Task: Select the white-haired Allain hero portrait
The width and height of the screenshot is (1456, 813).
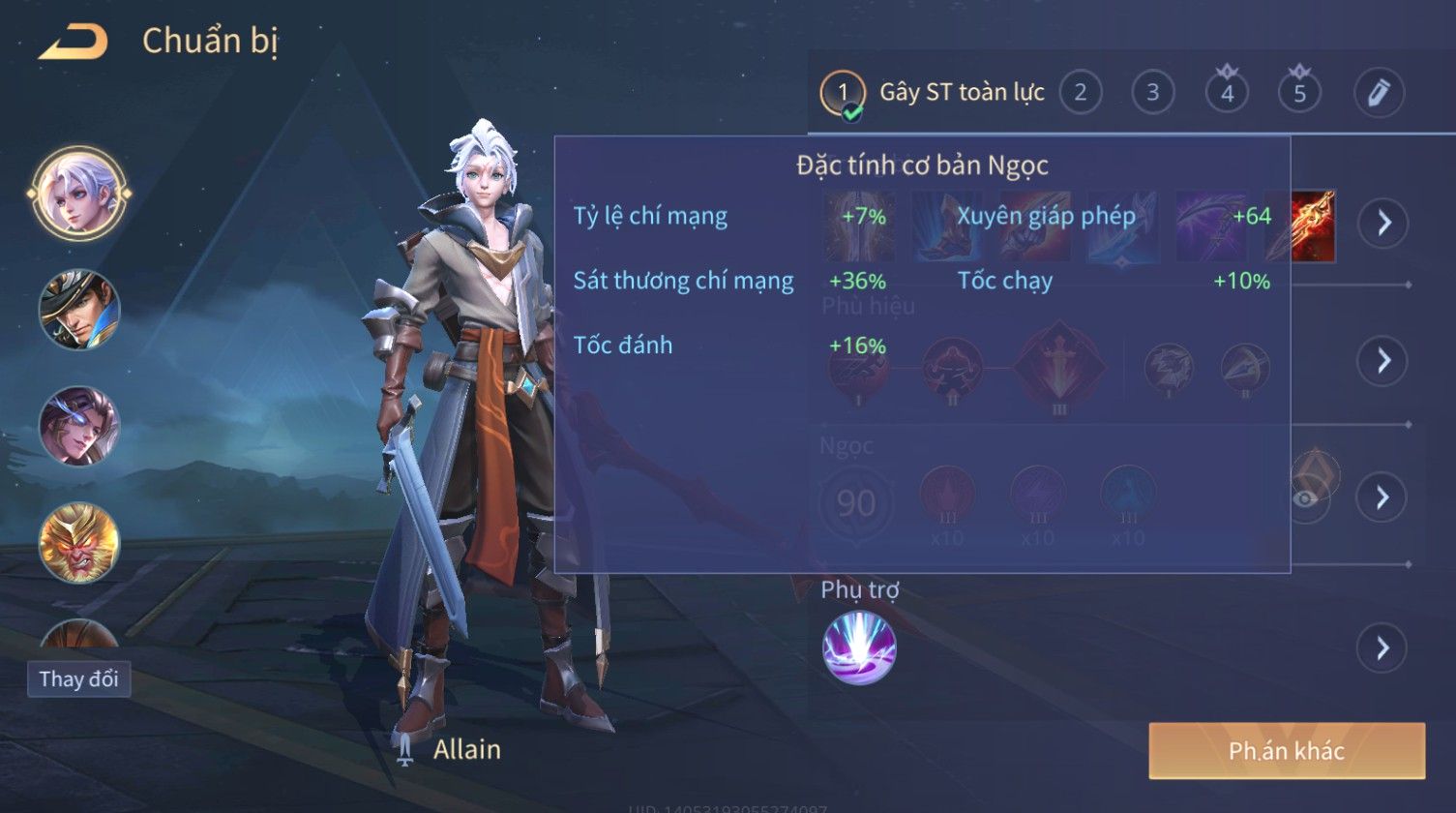Action: pyautogui.click(x=78, y=193)
